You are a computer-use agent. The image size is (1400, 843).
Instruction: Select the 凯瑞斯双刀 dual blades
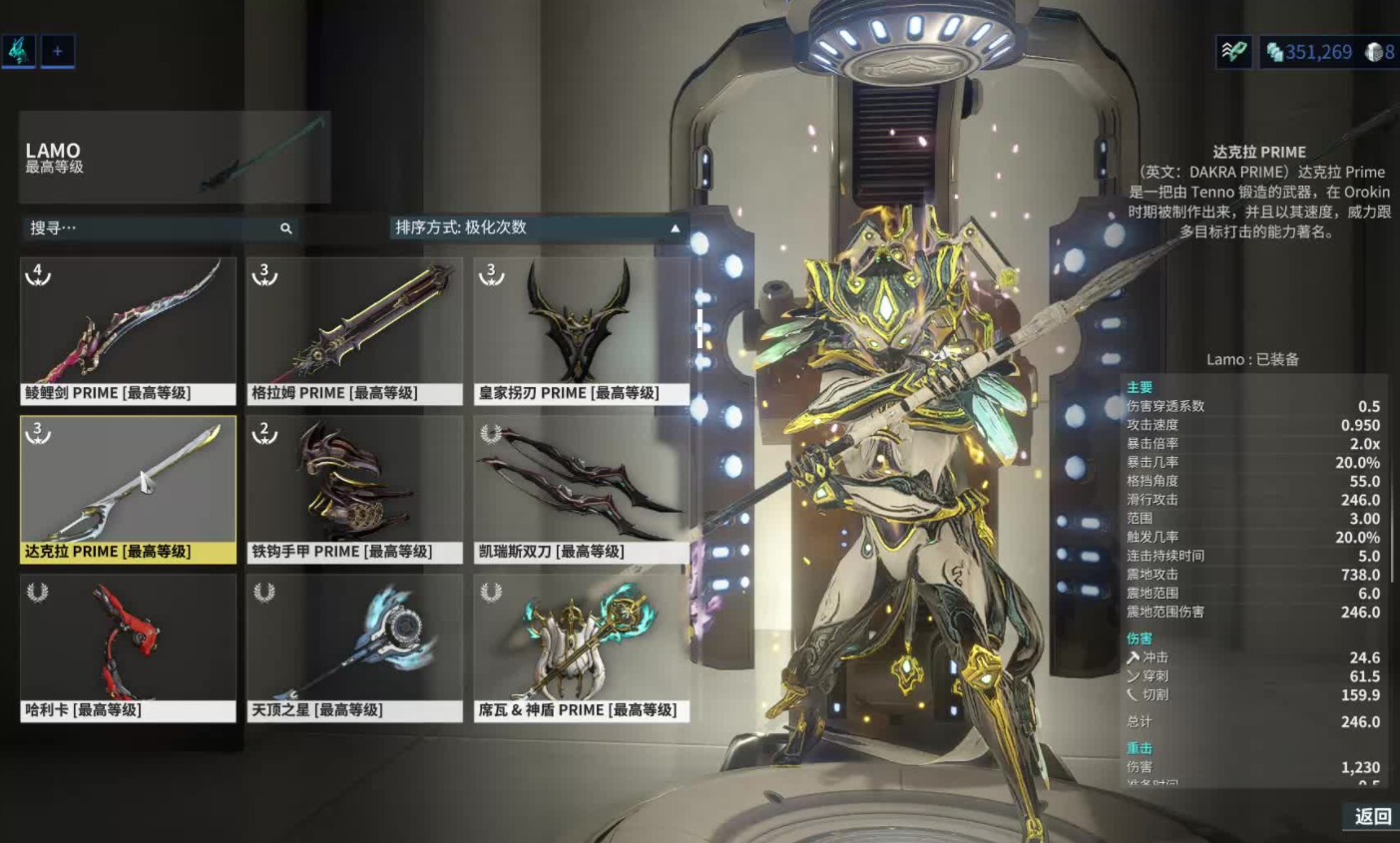point(581,489)
